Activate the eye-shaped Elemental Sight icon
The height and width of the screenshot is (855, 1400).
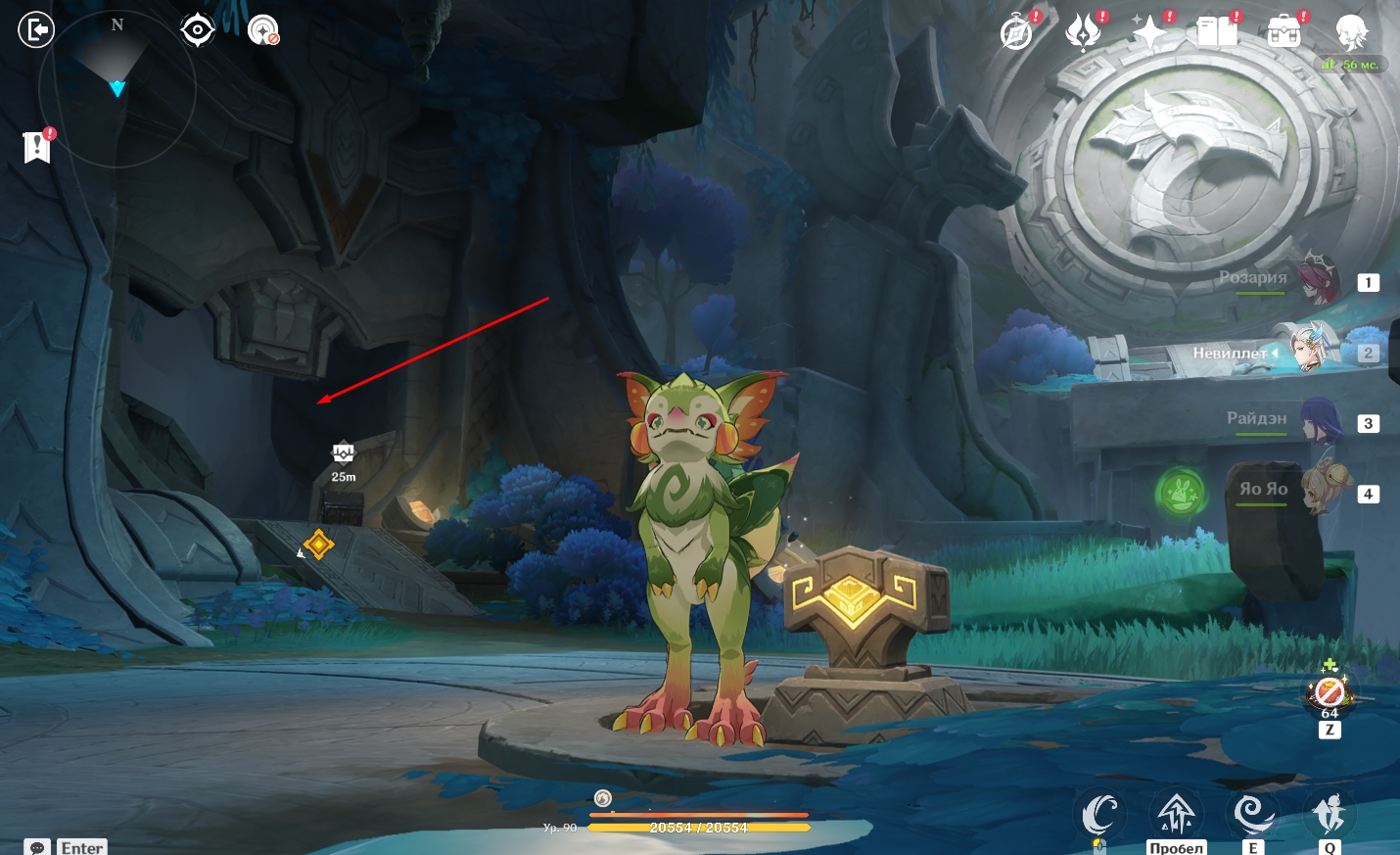(198, 30)
